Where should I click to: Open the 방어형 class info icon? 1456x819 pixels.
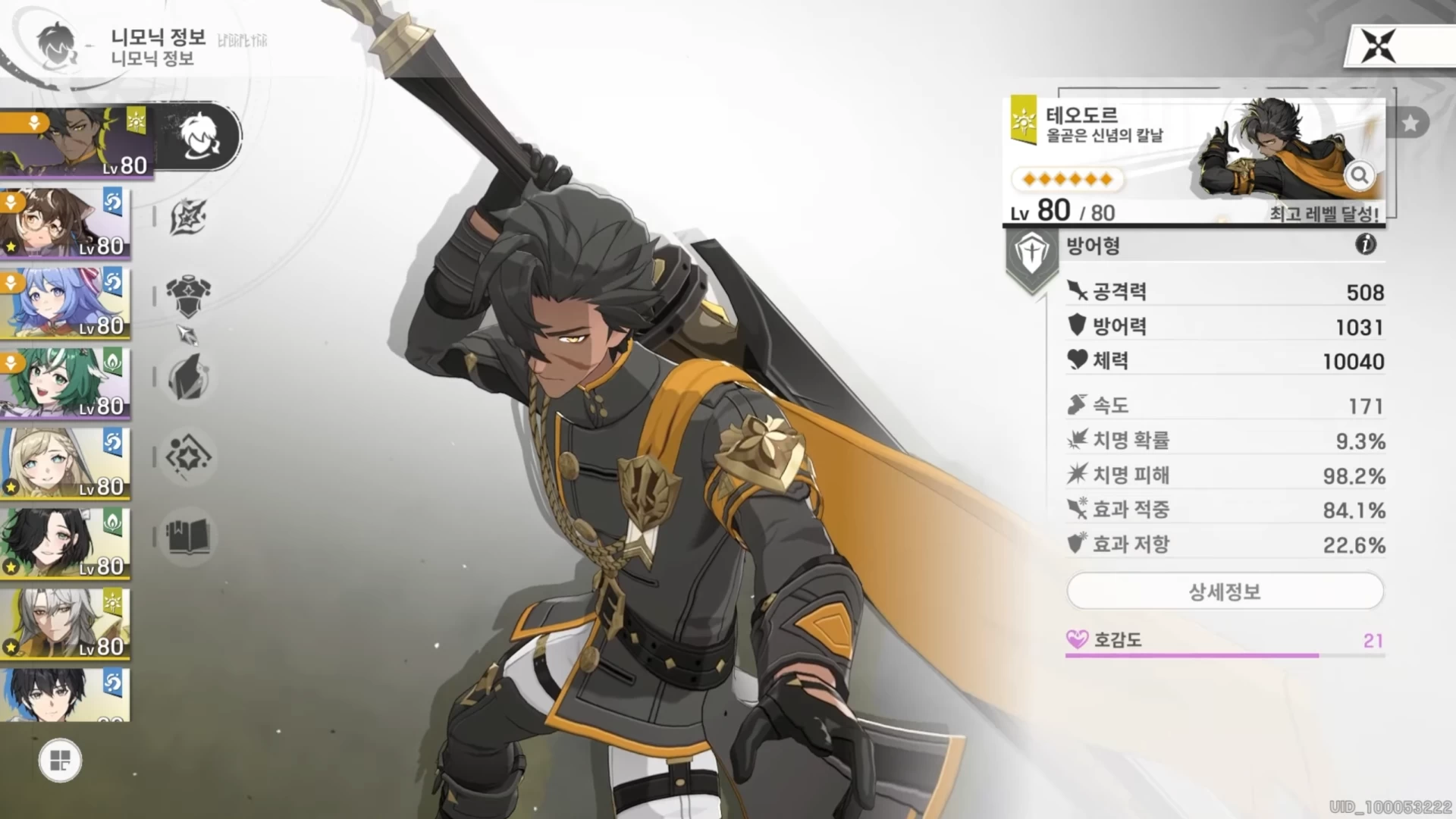pyautogui.click(x=1365, y=244)
